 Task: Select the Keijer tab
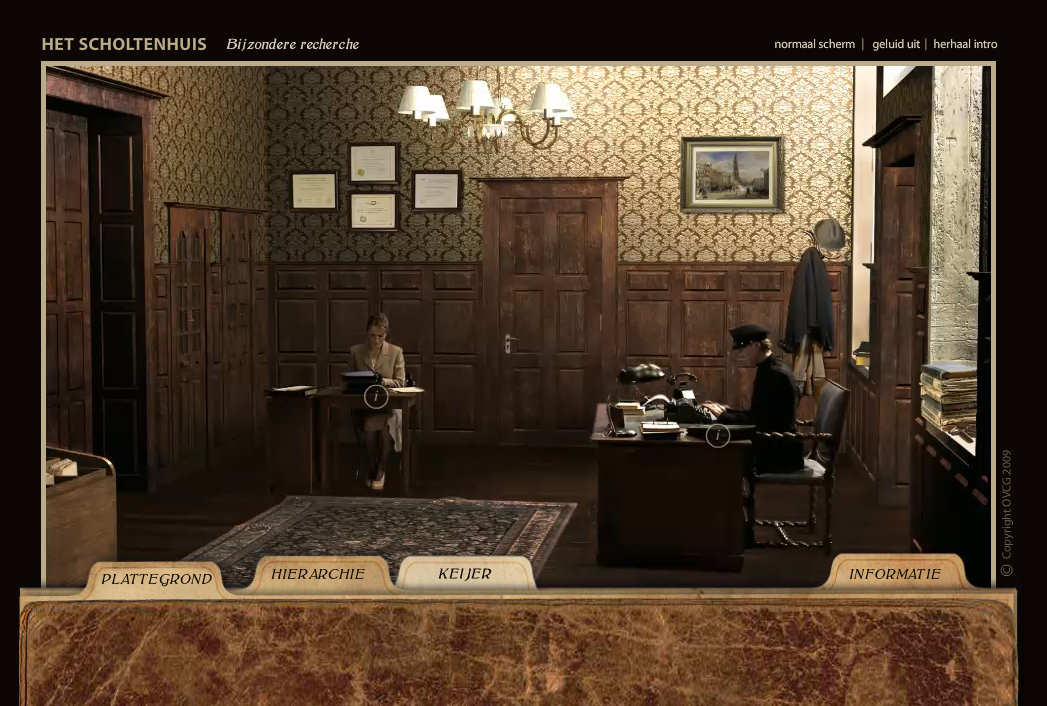tap(465, 574)
